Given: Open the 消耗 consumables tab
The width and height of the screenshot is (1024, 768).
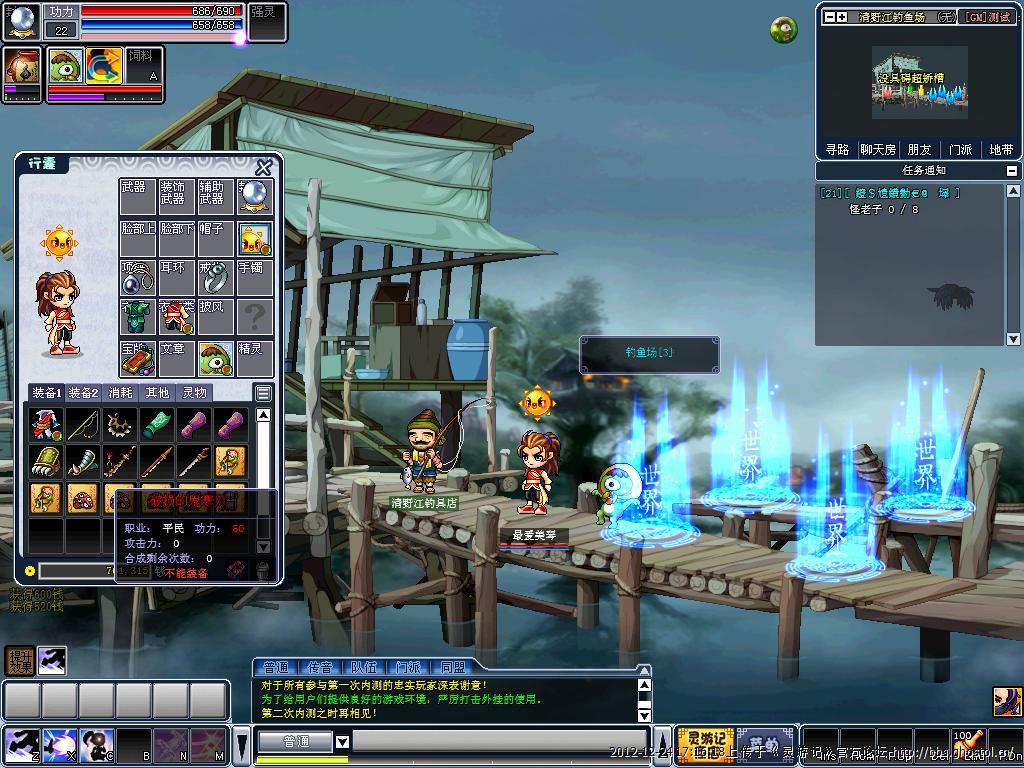Looking at the screenshot, I should [120, 393].
